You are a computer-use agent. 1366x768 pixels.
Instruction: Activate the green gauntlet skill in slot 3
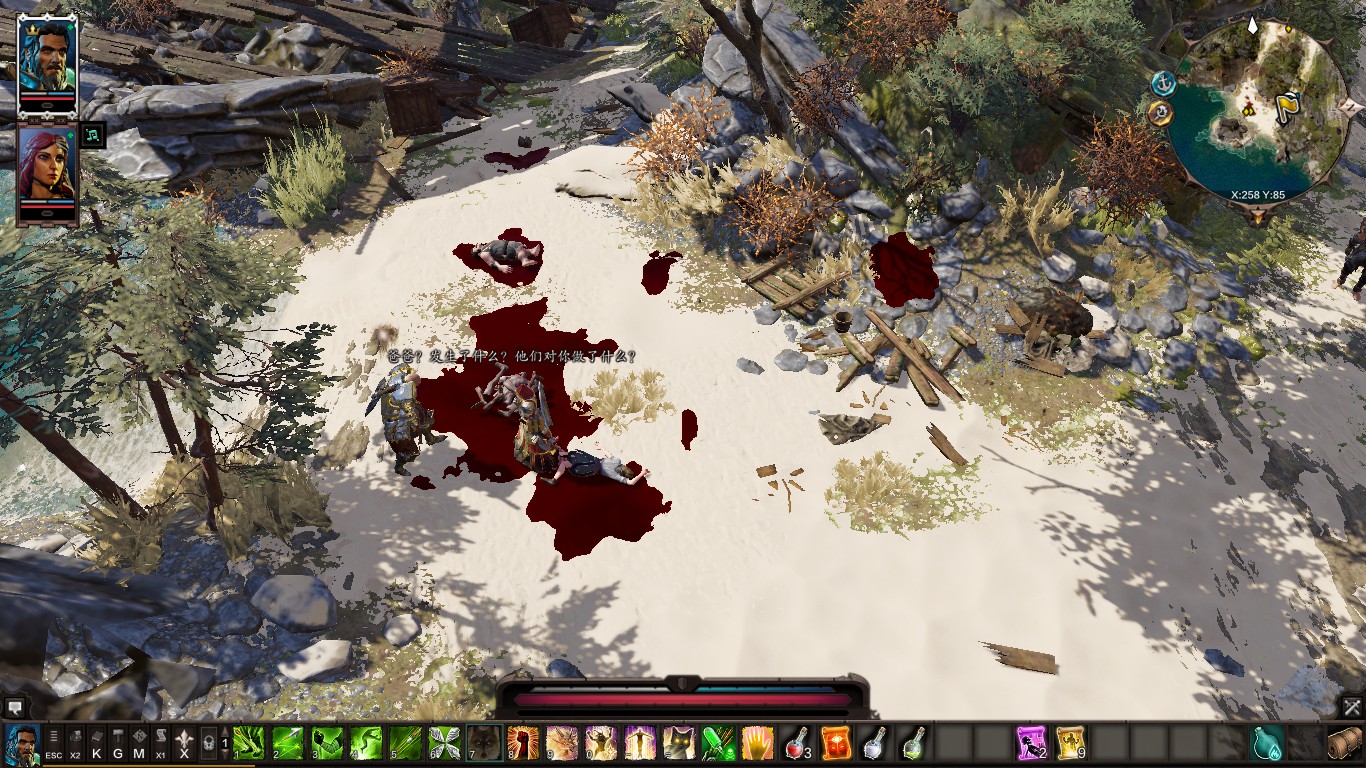pos(328,744)
